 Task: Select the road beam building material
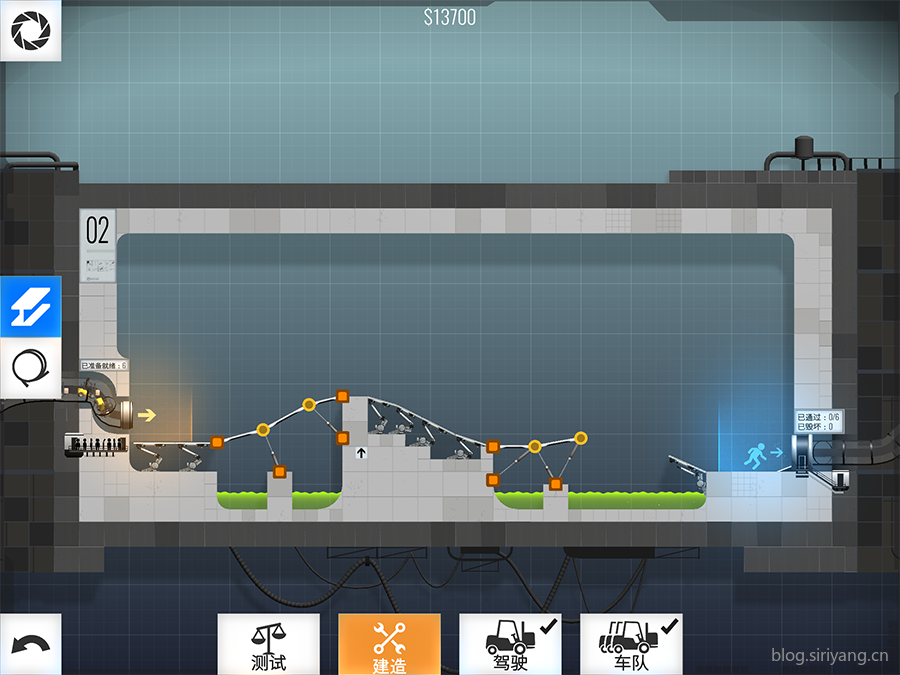point(30,307)
